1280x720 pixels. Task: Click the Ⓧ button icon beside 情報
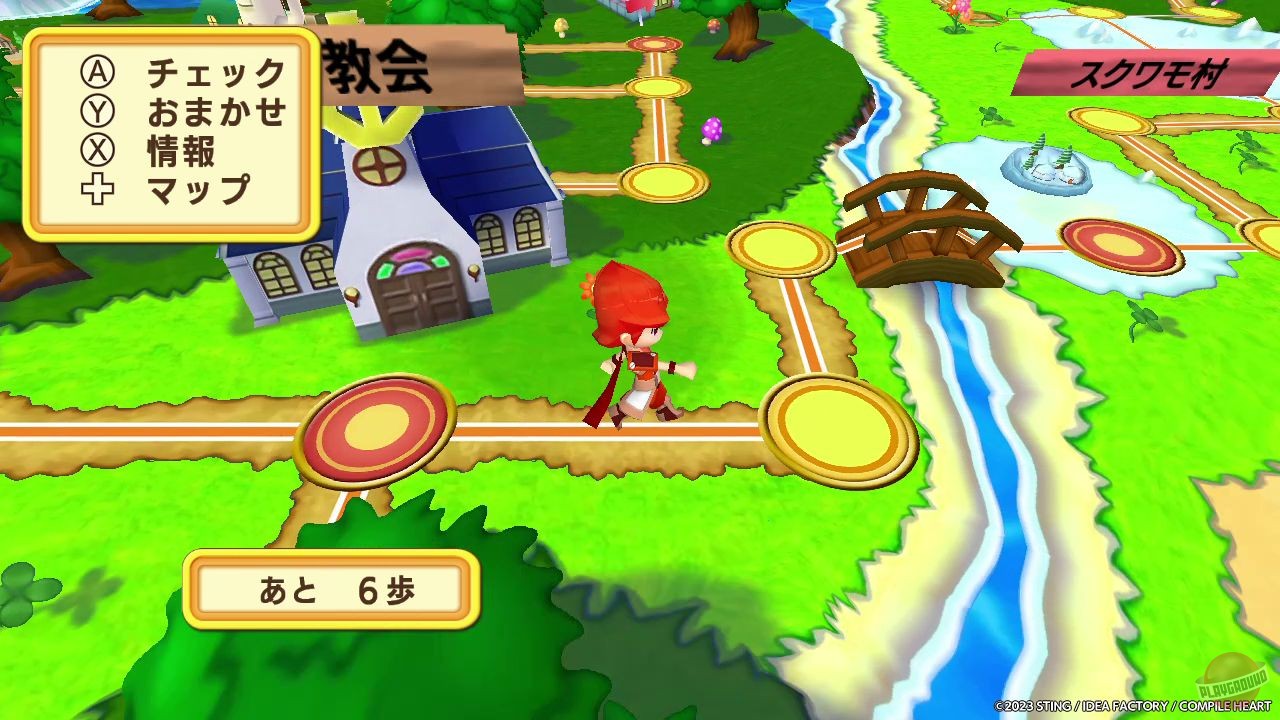click(x=97, y=151)
